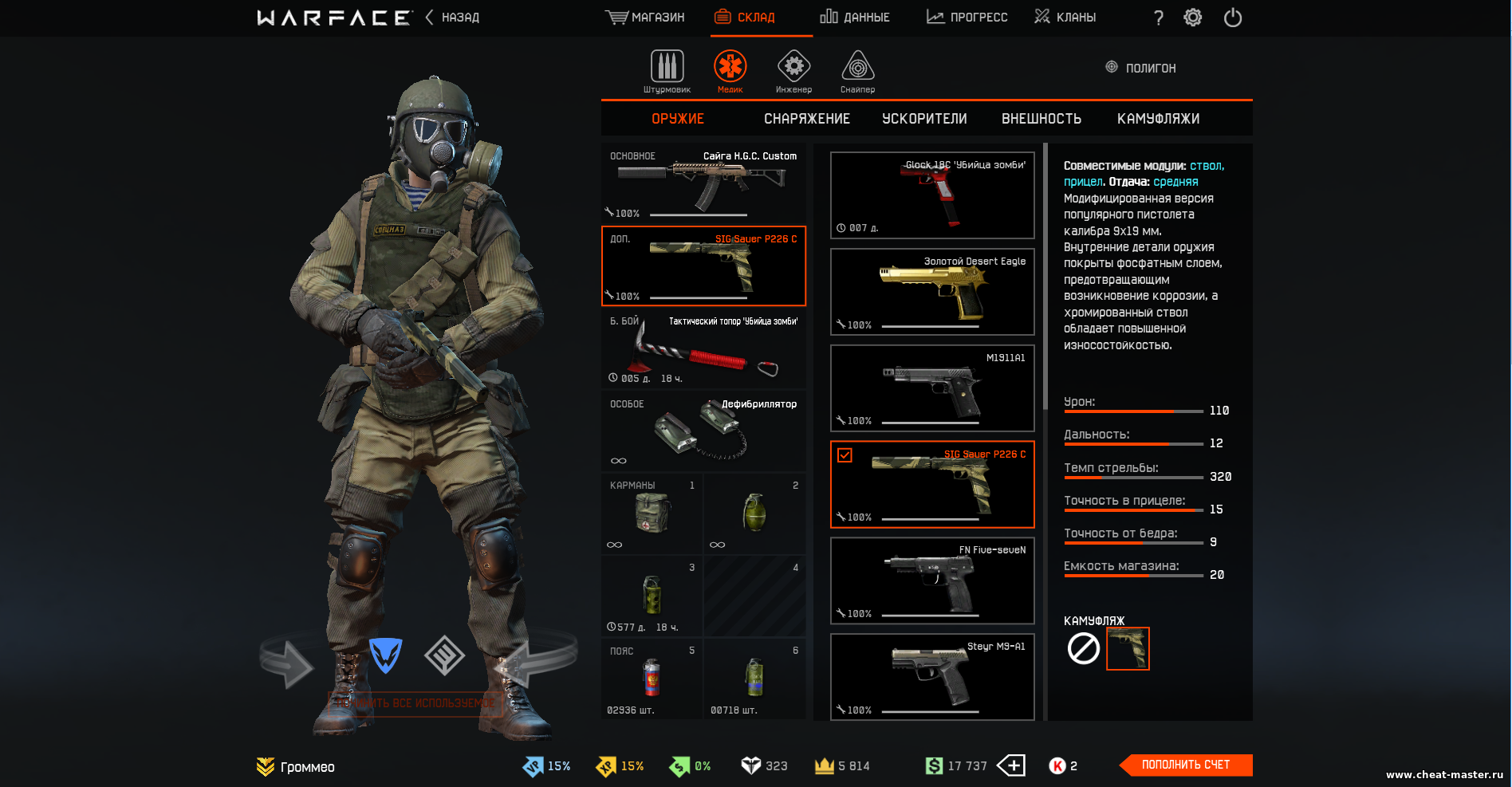Choose the Золотой Desert Eagle pistol
This screenshot has height=787, width=1512.
click(932, 291)
